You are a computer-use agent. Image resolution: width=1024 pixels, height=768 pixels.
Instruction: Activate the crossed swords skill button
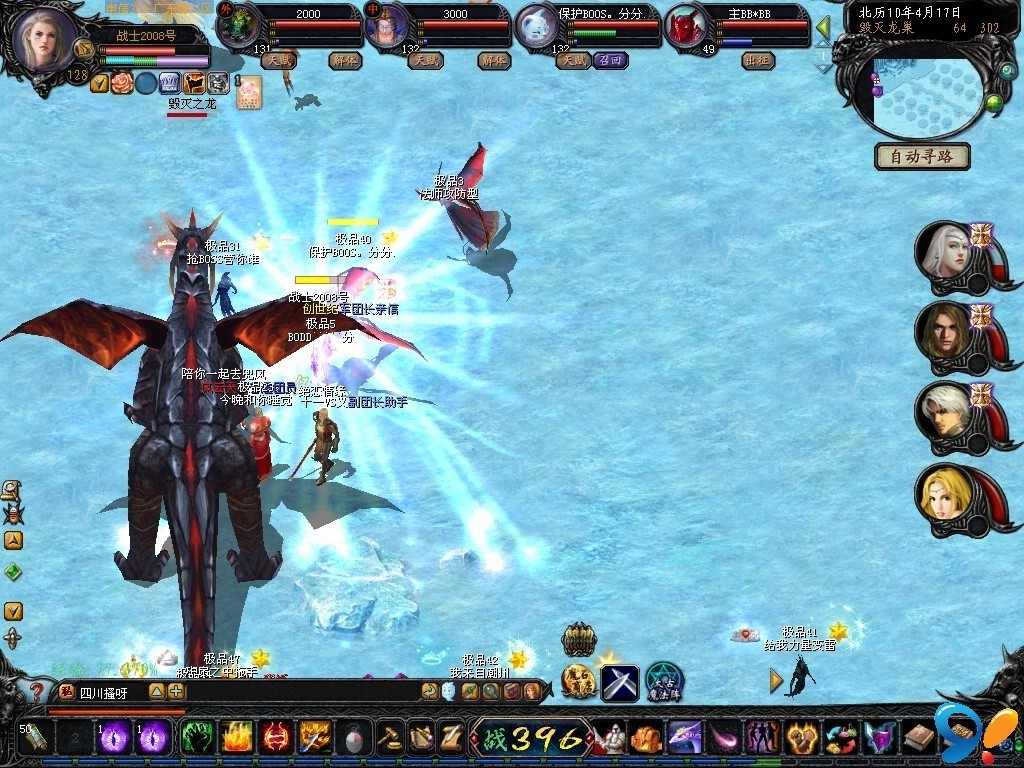click(x=619, y=683)
